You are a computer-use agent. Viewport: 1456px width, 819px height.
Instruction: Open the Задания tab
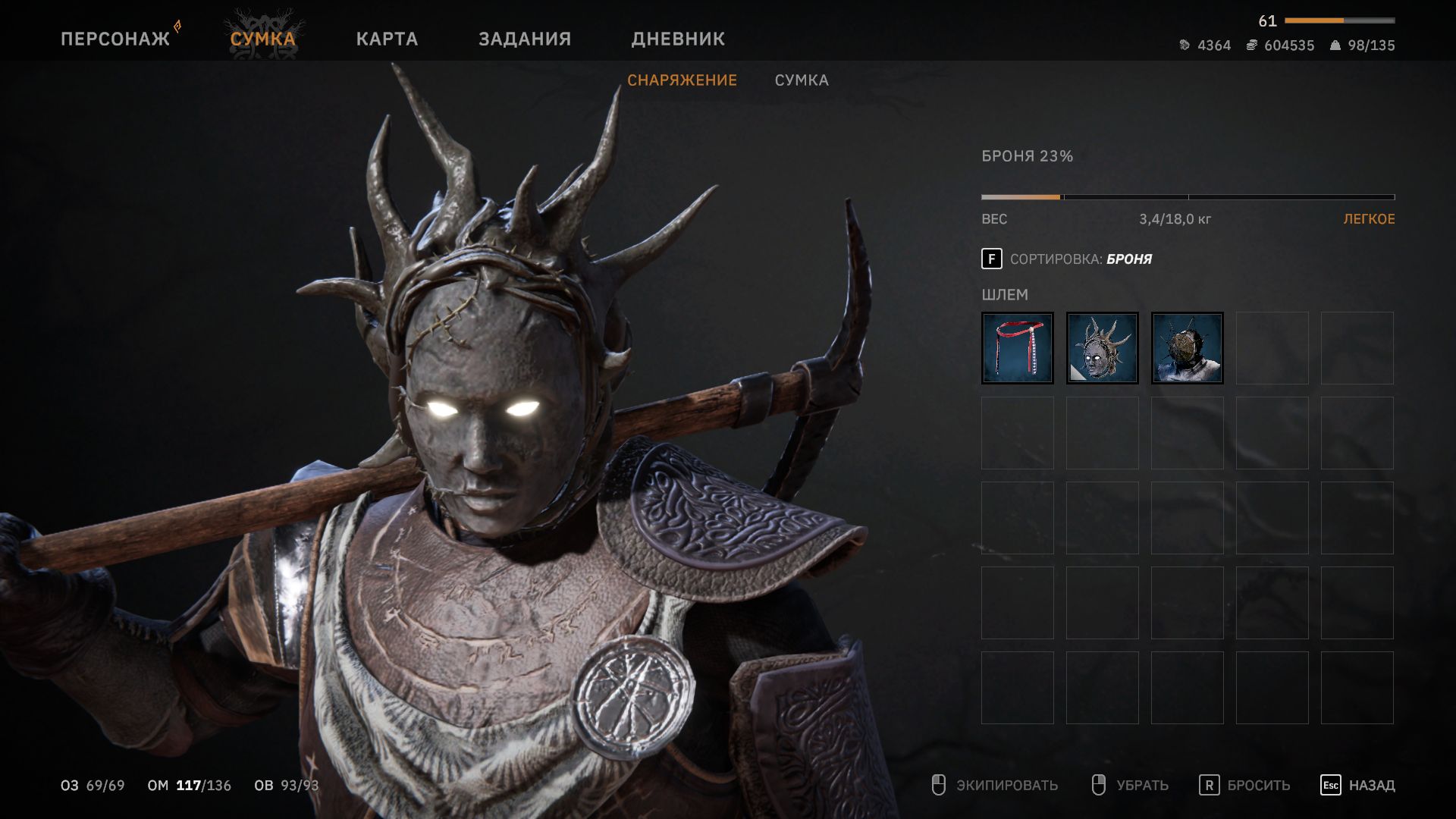pos(524,39)
